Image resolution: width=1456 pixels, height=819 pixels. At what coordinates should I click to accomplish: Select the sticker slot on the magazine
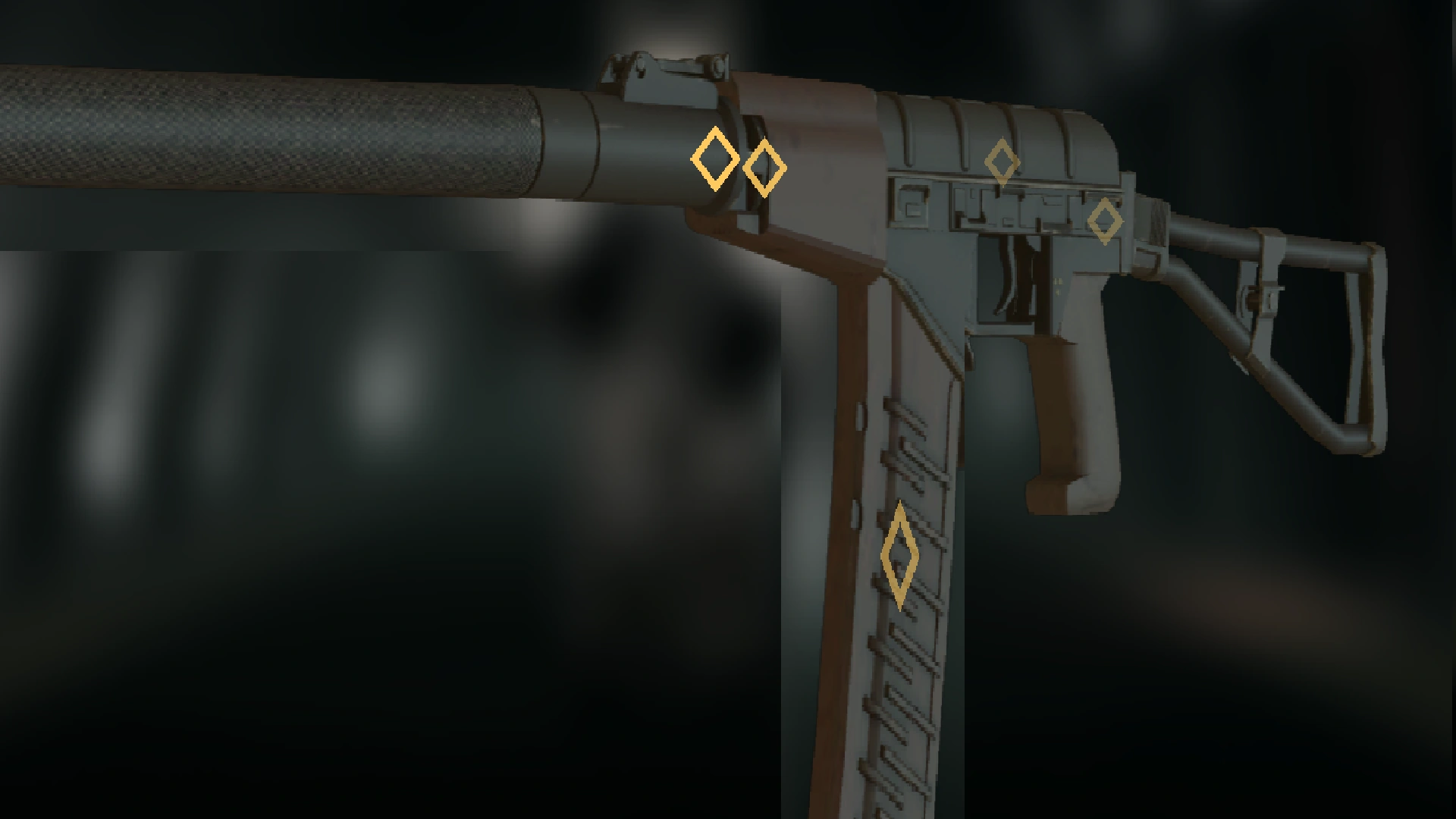[x=899, y=556]
